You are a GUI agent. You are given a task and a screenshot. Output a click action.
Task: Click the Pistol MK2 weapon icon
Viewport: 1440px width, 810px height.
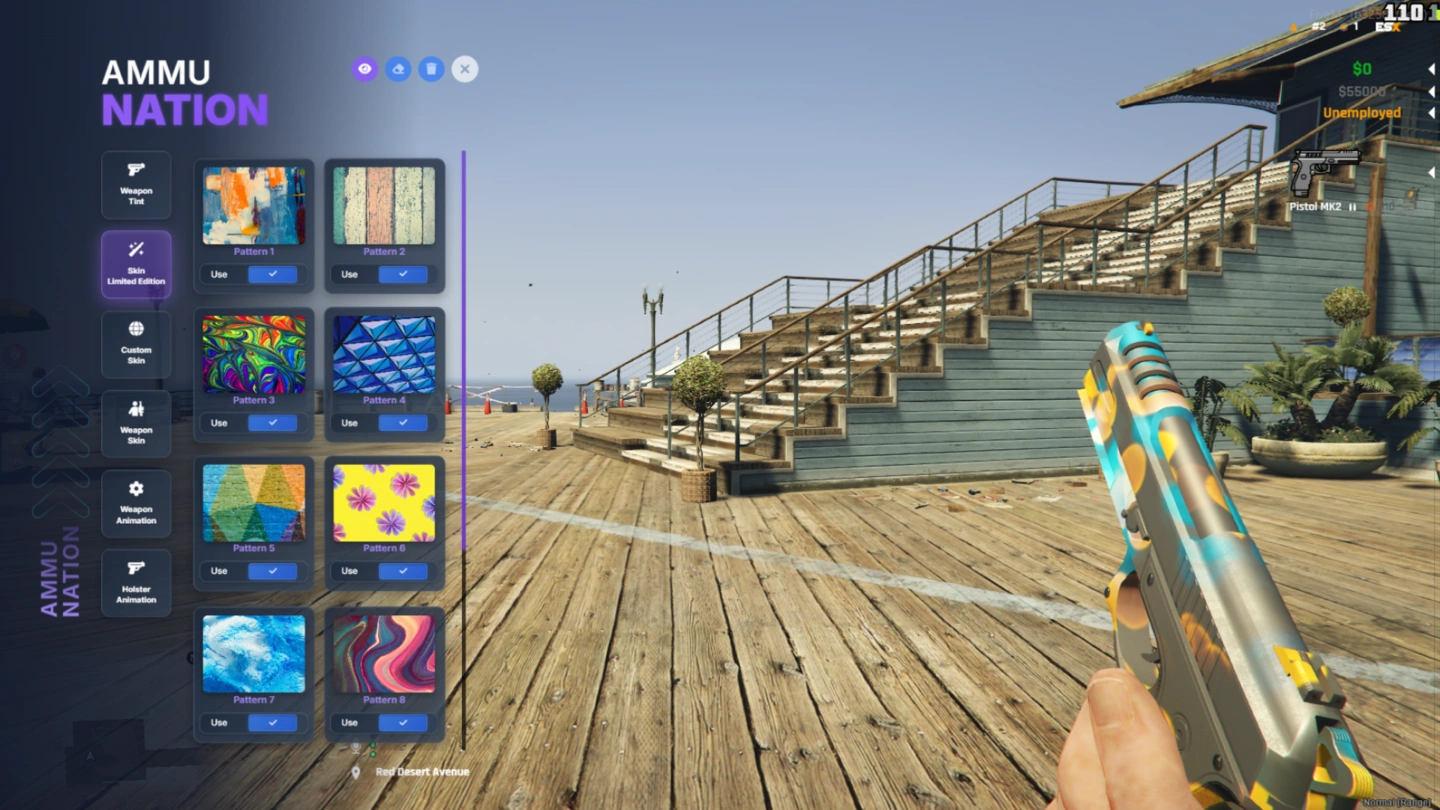1324,172
